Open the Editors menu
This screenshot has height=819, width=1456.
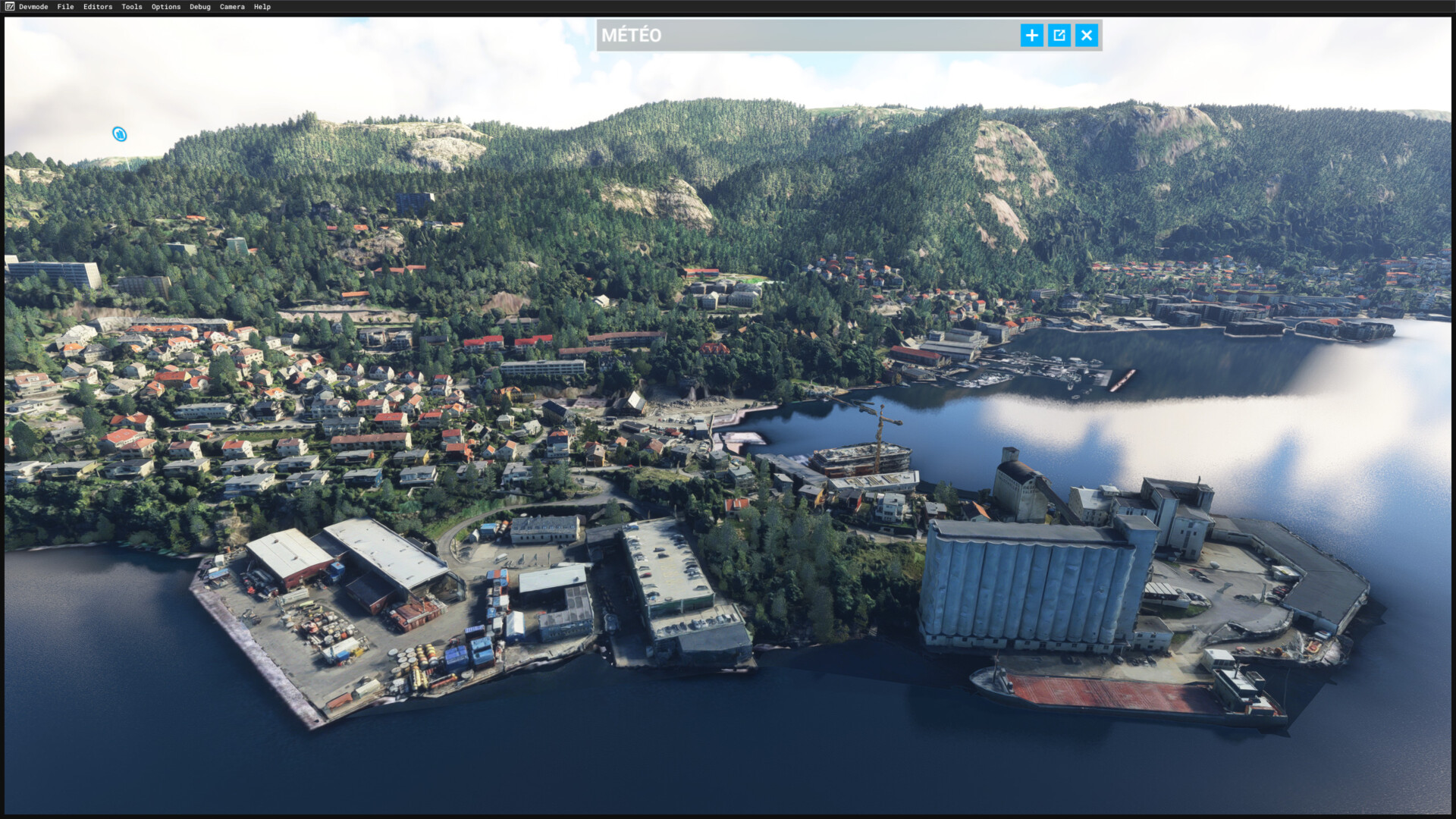[x=98, y=7]
